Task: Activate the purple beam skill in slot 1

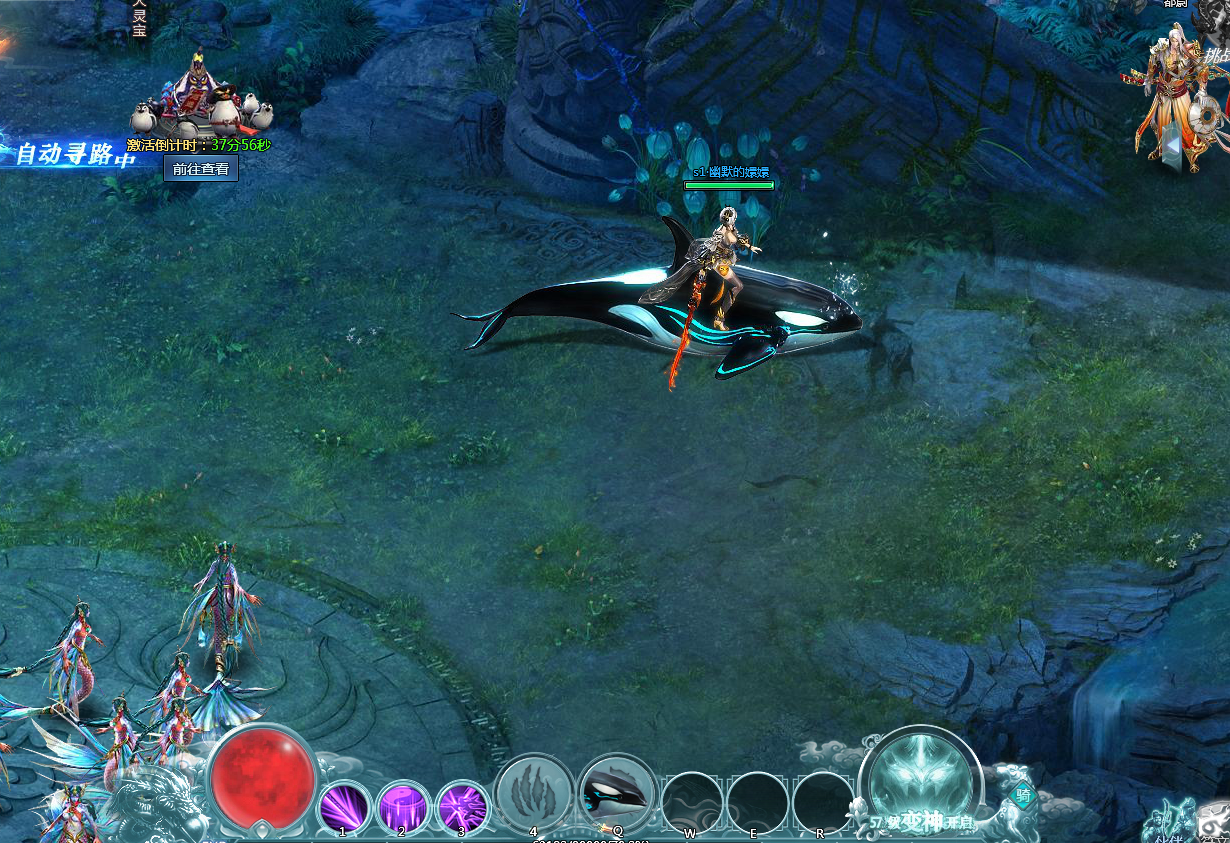Action: [x=345, y=806]
